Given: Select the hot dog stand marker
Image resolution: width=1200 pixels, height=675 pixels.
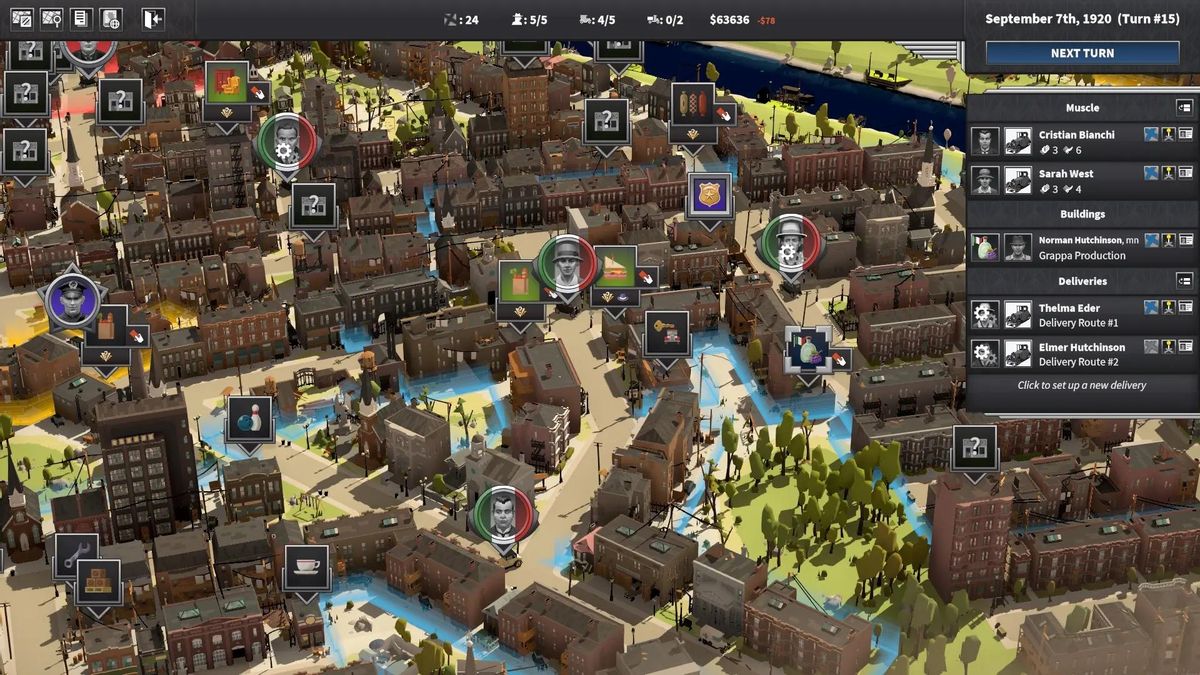Looking at the screenshot, I should 692,103.
